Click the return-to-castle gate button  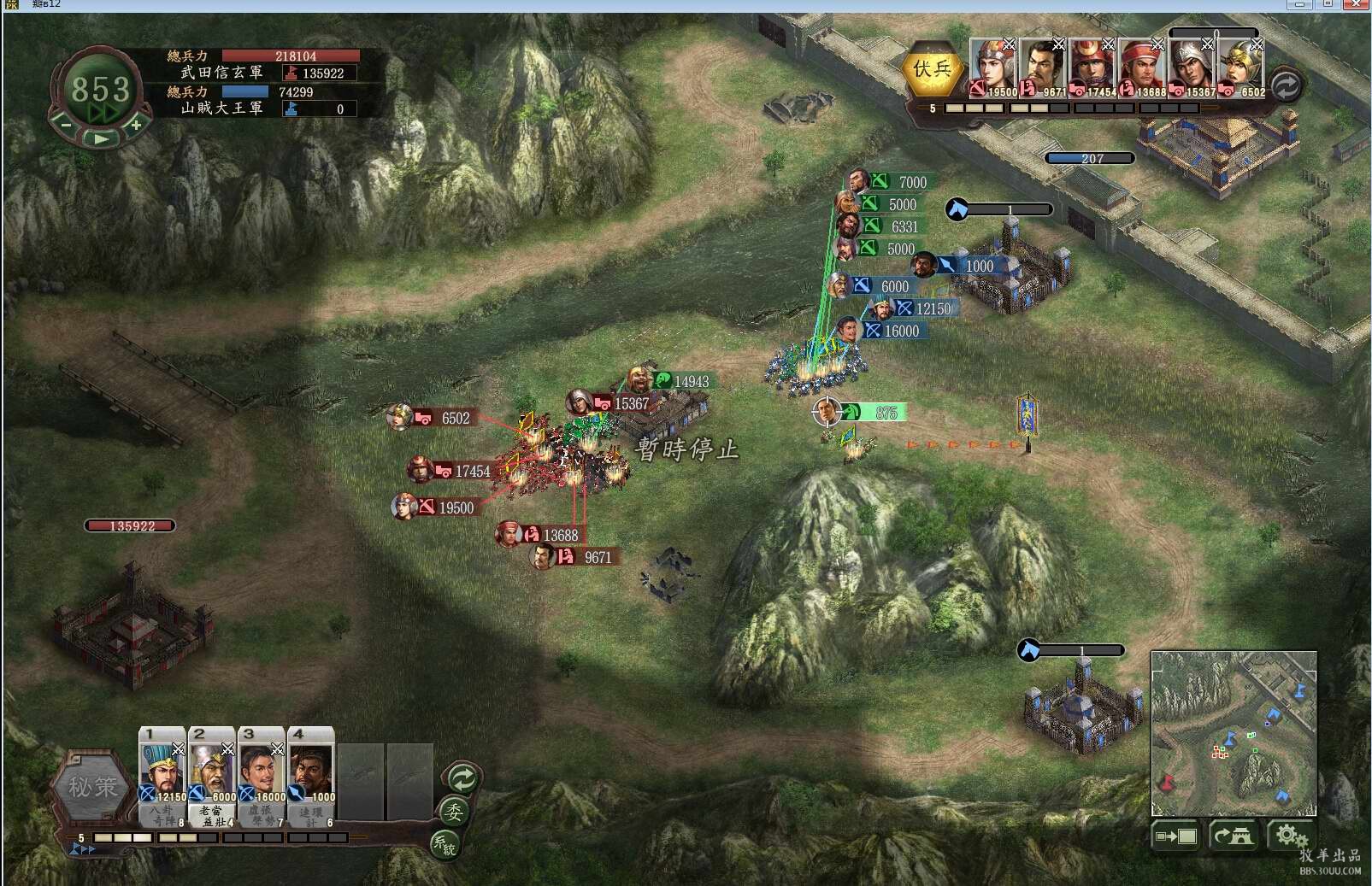pos(1233,836)
